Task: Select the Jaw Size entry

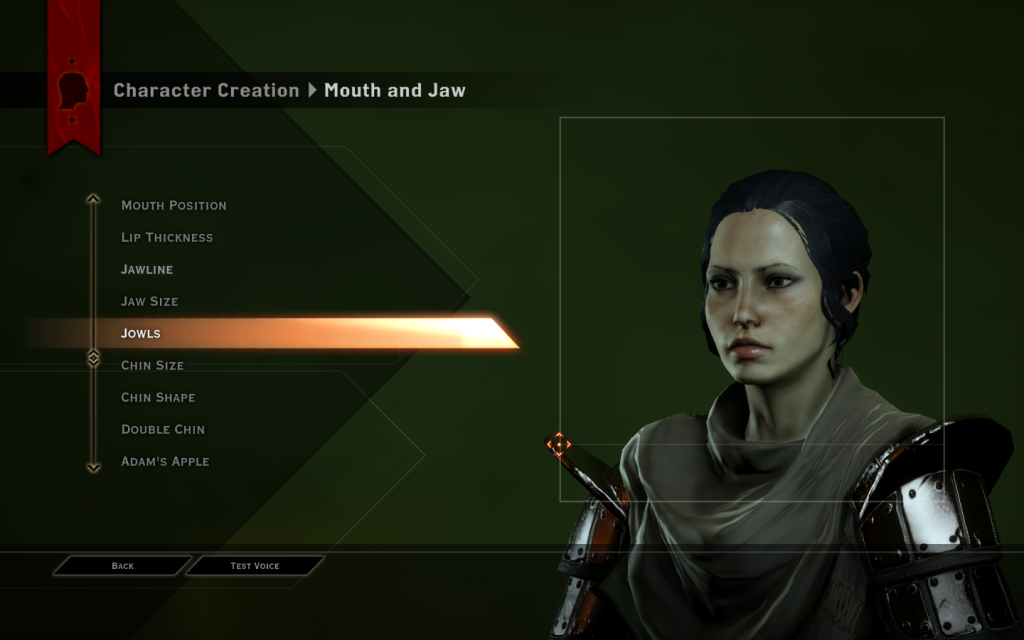Action: (150, 301)
